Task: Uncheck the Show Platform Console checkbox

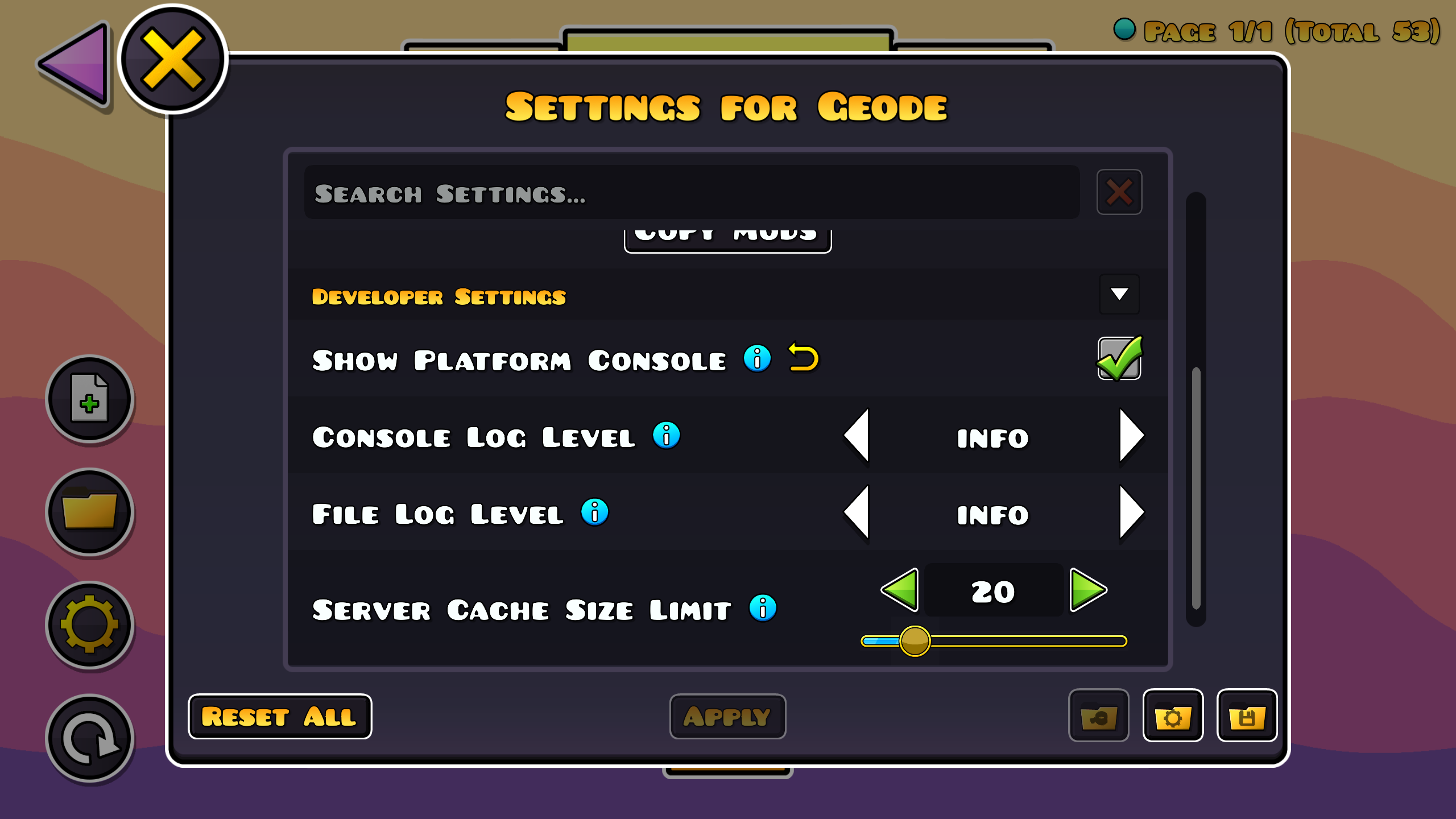Action: (x=1119, y=358)
